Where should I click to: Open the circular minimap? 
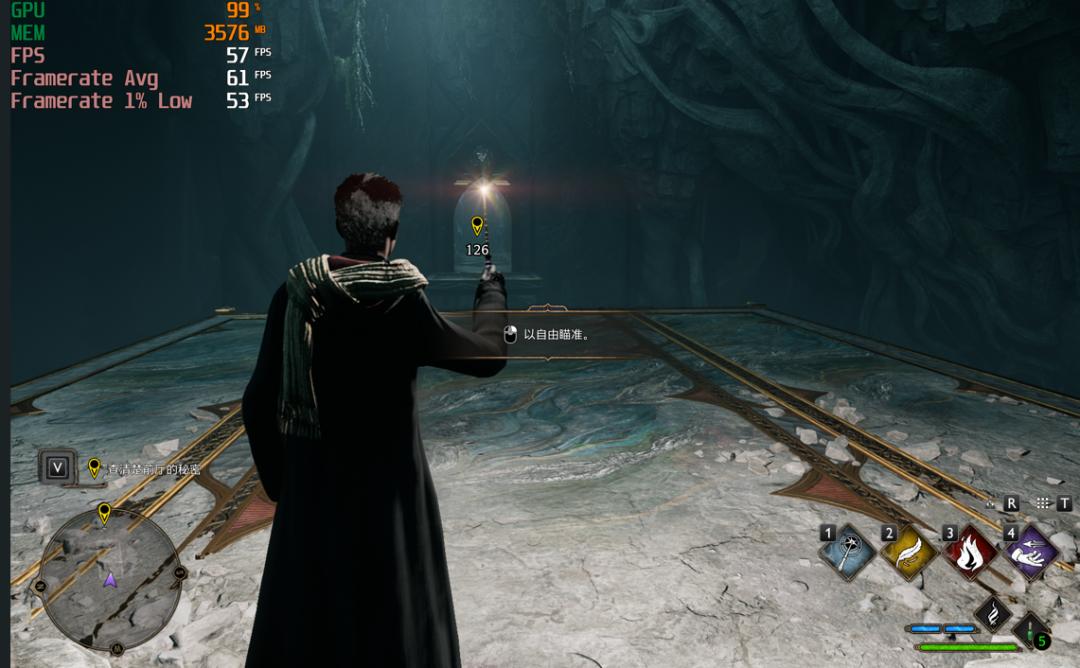pyautogui.click(x=110, y=577)
